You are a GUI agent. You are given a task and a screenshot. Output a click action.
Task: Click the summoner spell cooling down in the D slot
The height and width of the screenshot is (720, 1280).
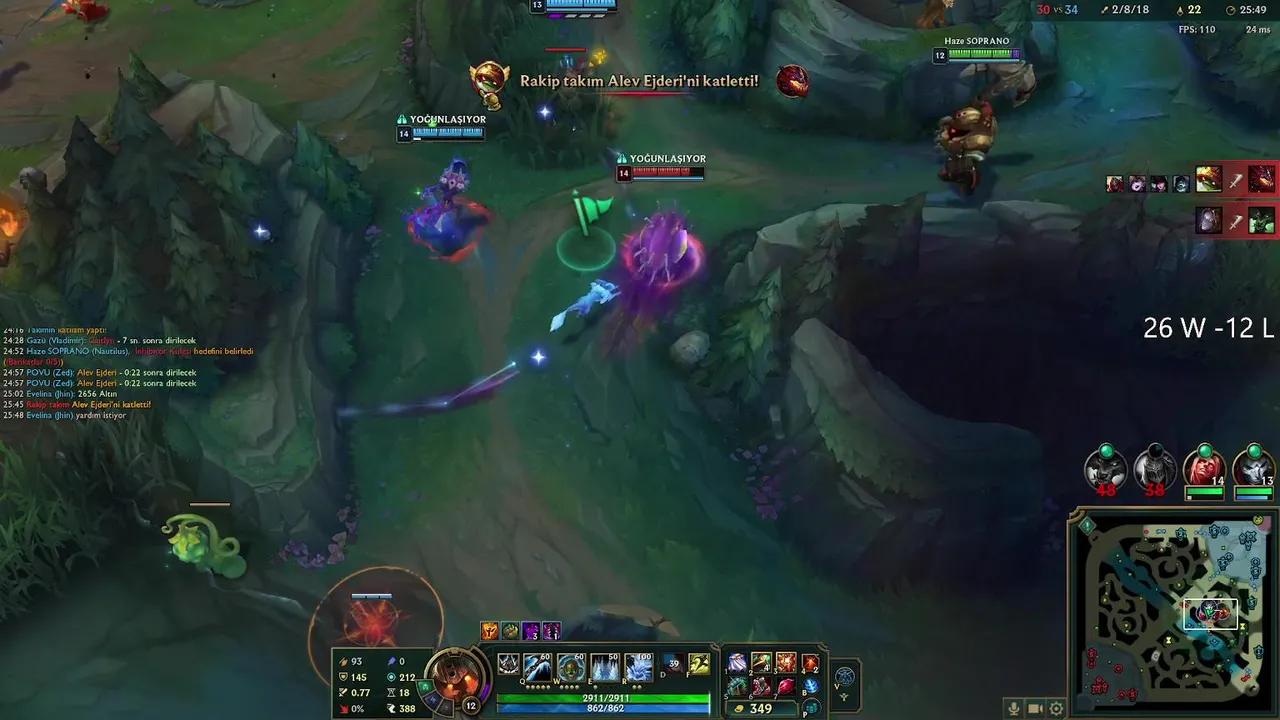pyautogui.click(x=672, y=664)
